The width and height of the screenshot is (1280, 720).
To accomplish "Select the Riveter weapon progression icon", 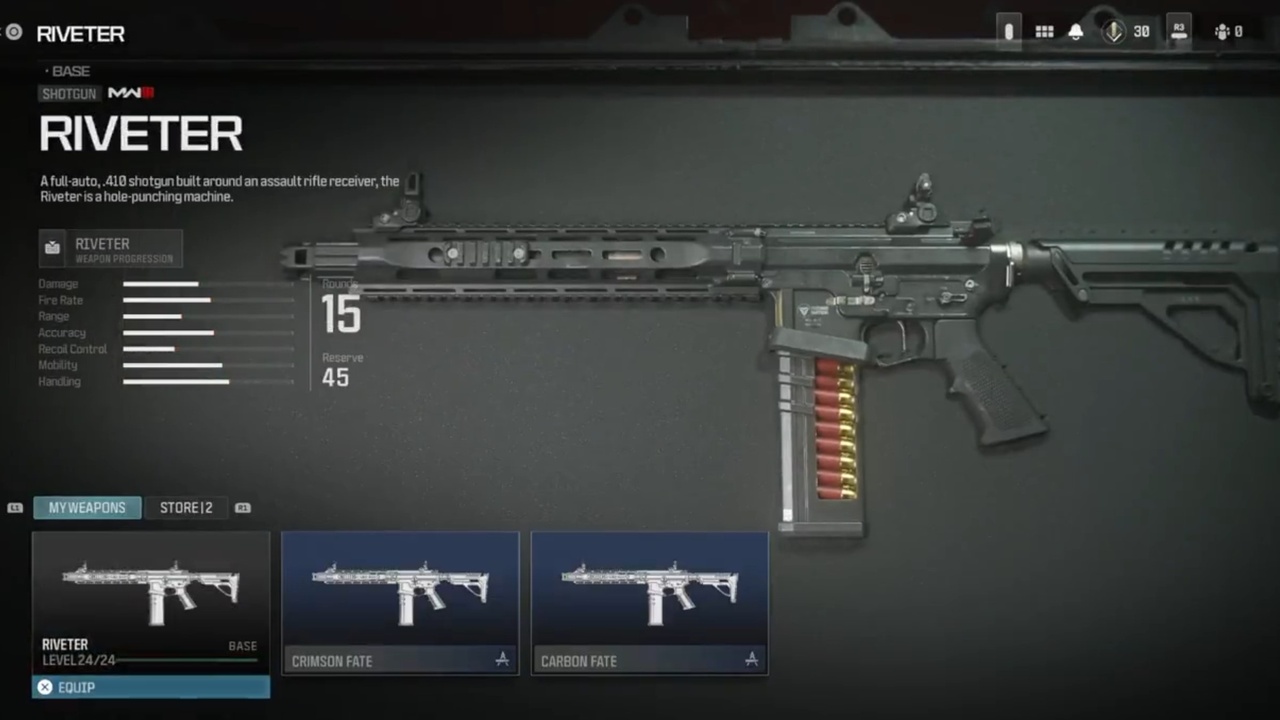I will pyautogui.click(x=52, y=246).
